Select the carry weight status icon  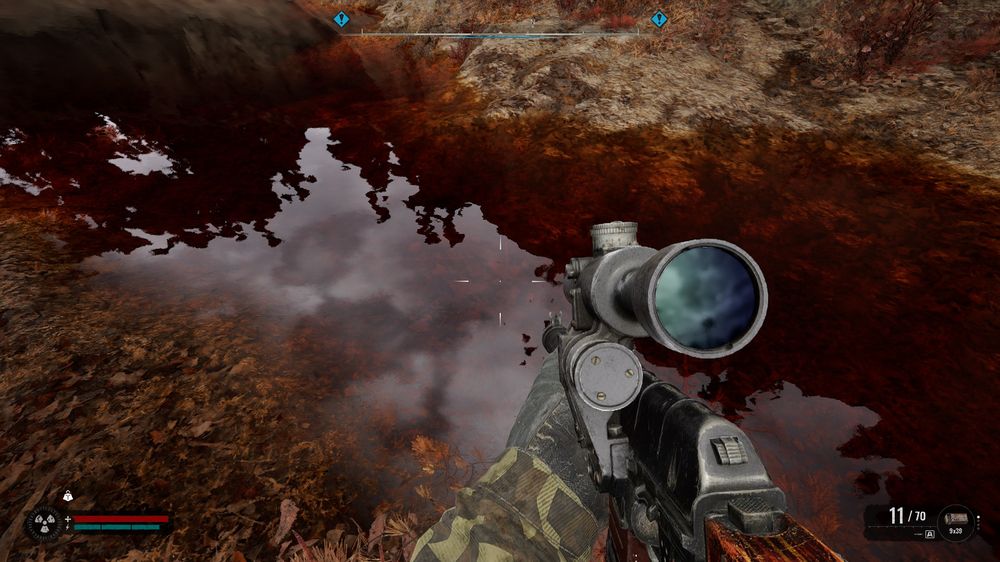pos(68,496)
